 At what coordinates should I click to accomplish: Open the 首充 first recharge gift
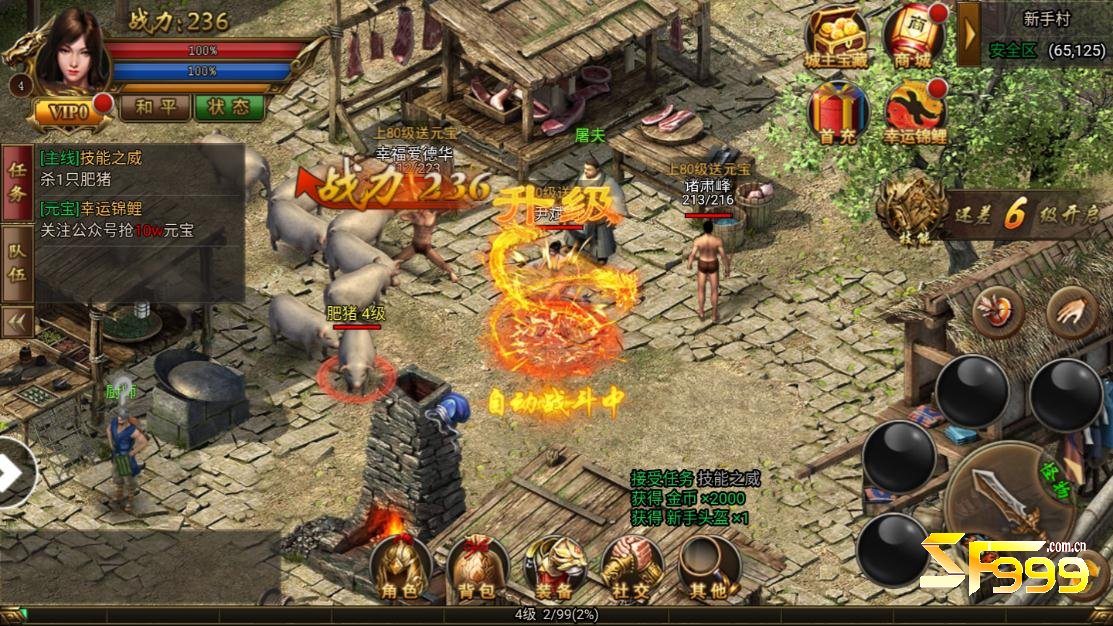click(836, 112)
